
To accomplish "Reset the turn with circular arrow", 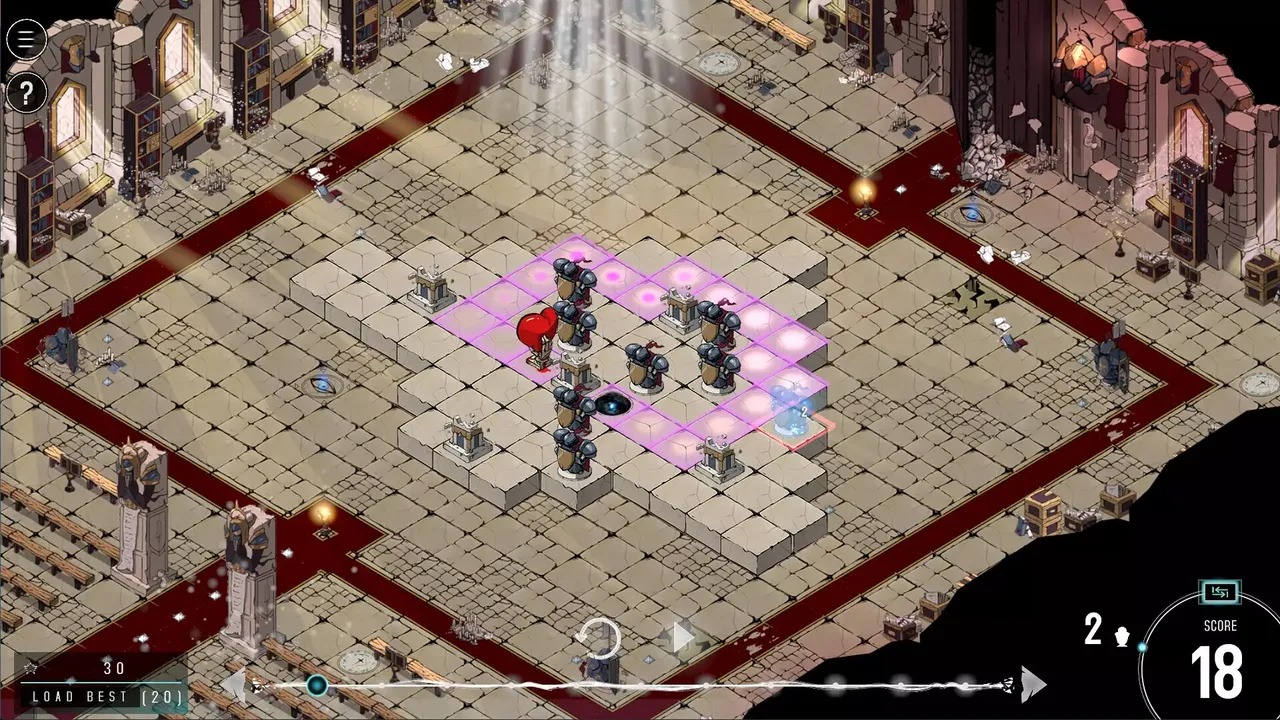I will pyautogui.click(x=600, y=638).
